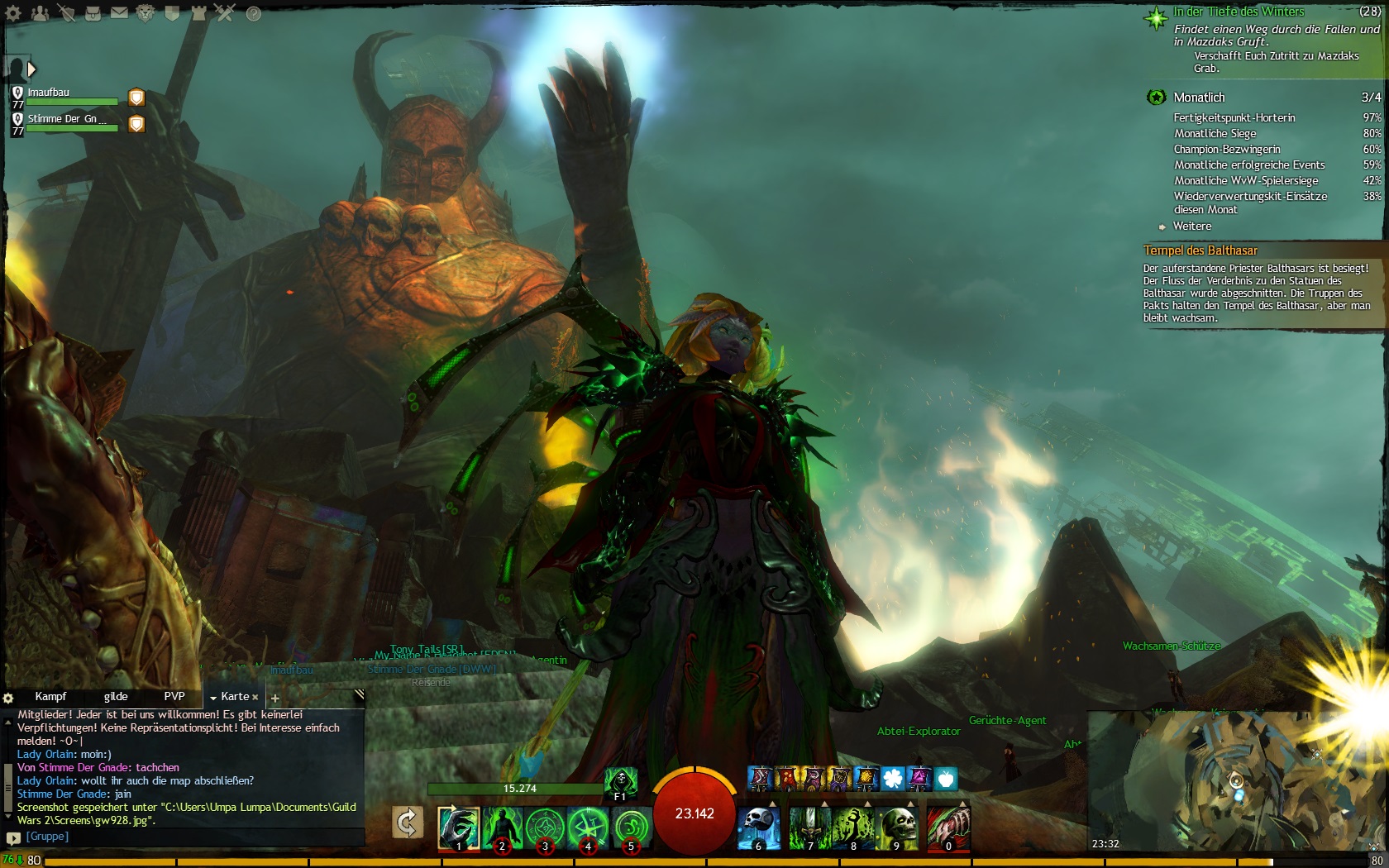Activate the grasping claw skill in slot 1
The image size is (1389, 868).
point(458,827)
